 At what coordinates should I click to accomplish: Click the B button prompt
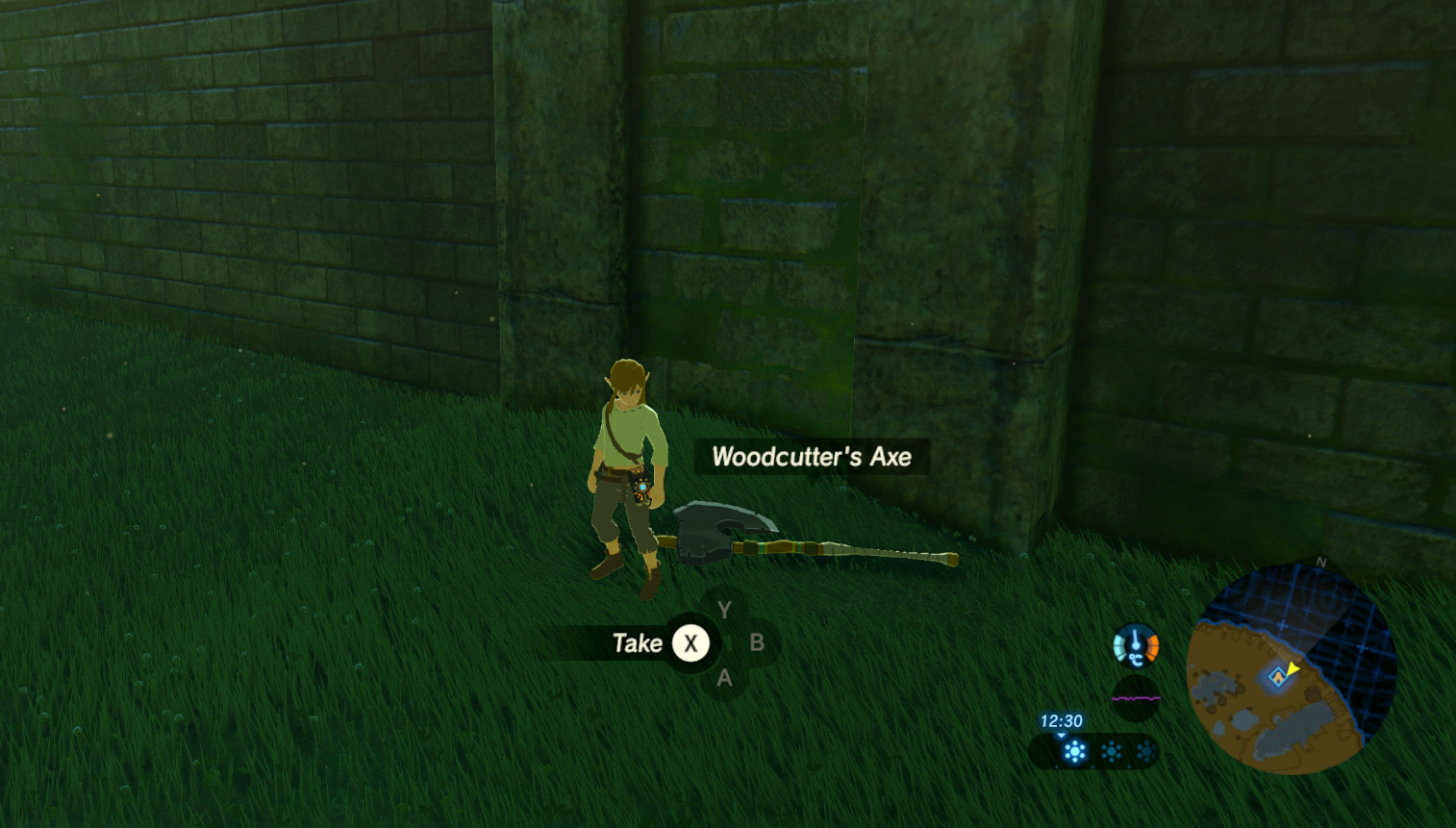coord(759,642)
